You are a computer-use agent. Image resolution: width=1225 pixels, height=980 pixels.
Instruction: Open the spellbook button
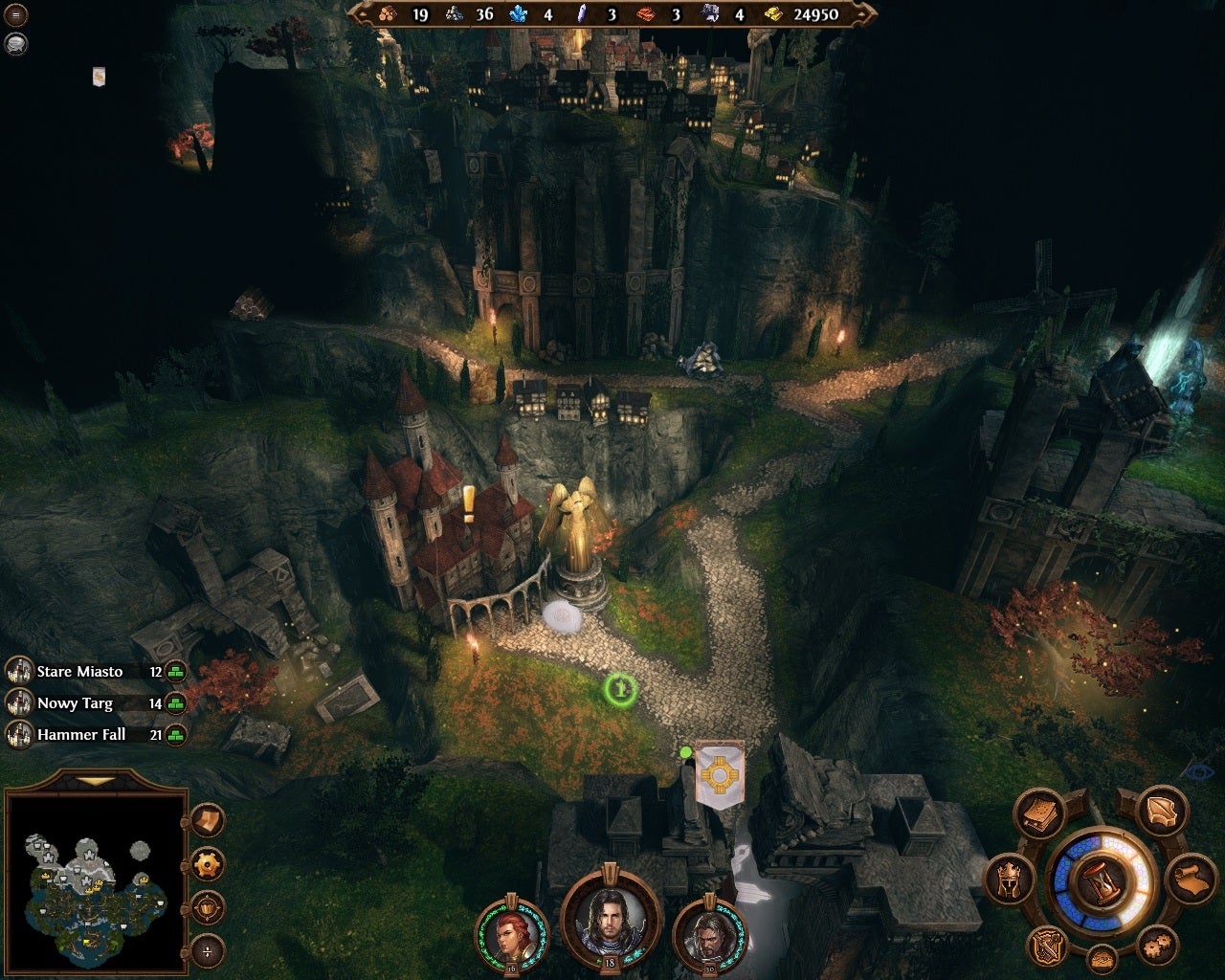click(x=1041, y=815)
